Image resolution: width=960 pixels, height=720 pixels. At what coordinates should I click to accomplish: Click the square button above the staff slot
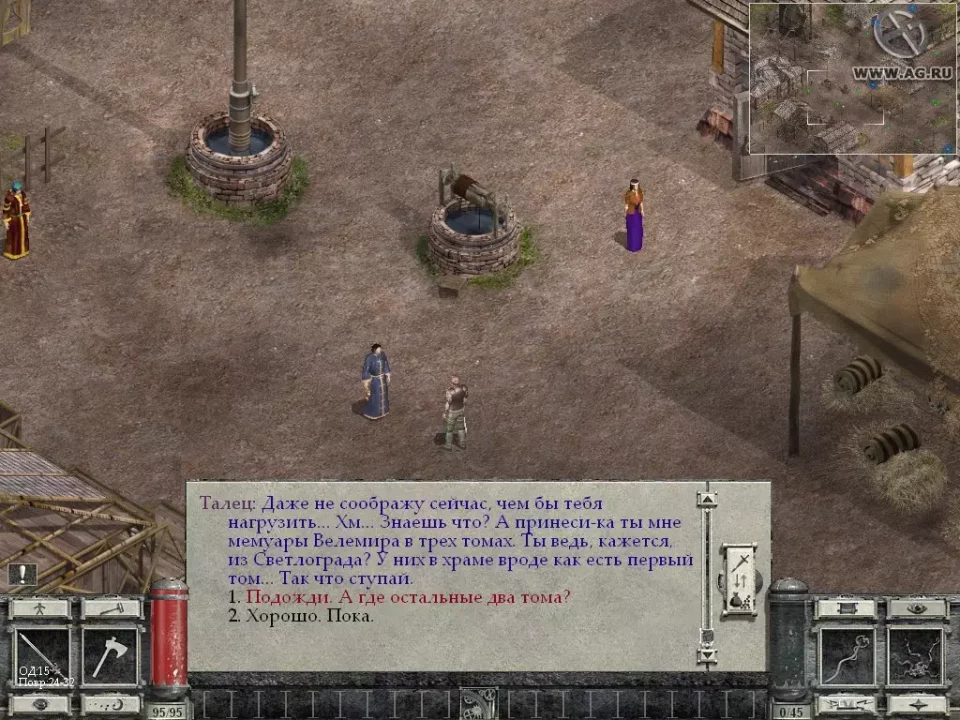[847, 608]
